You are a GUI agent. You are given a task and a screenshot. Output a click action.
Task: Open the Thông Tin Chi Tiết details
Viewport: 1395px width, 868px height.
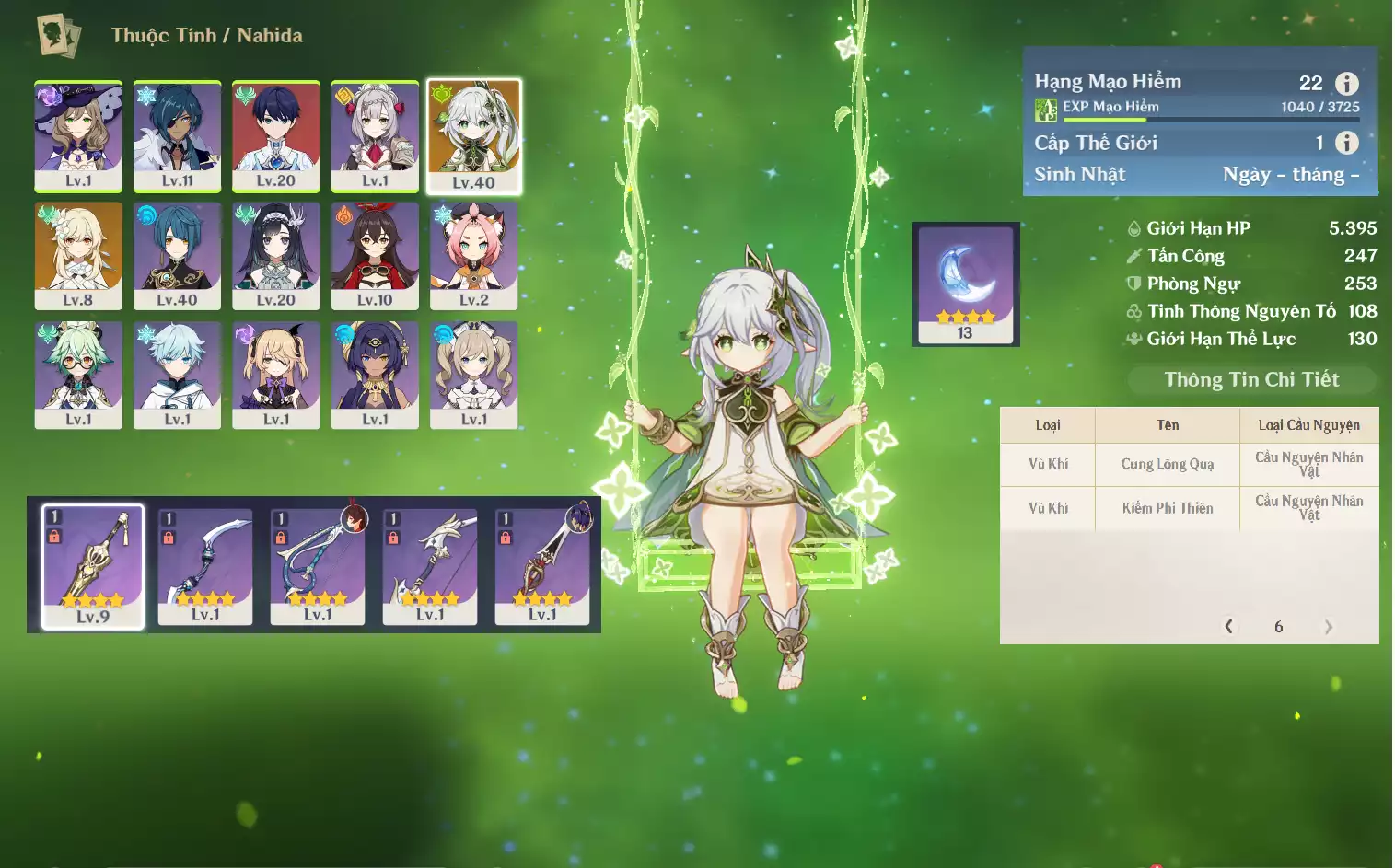point(1251,379)
